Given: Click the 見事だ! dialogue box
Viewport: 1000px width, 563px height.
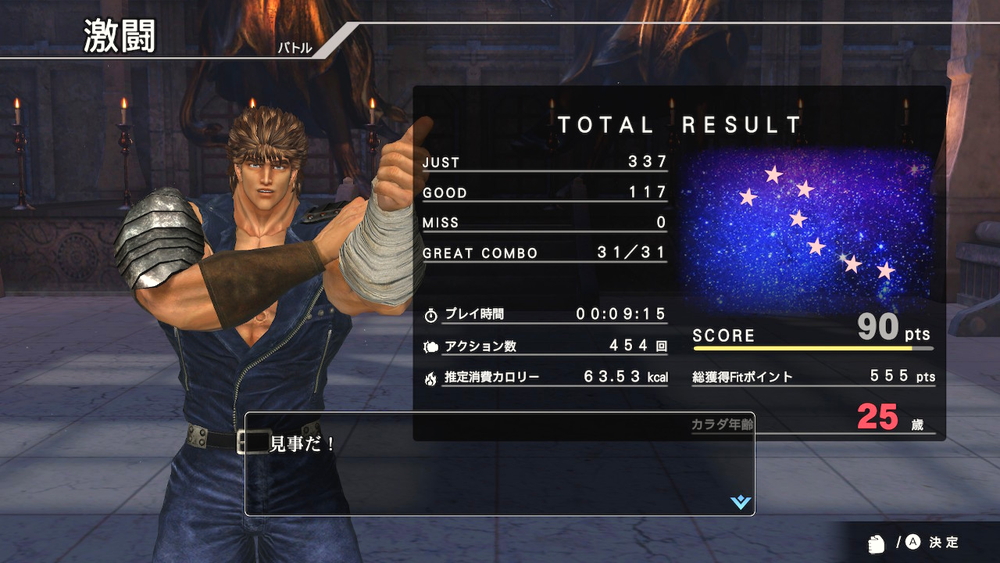Looking at the screenshot, I should tap(499, 466).
